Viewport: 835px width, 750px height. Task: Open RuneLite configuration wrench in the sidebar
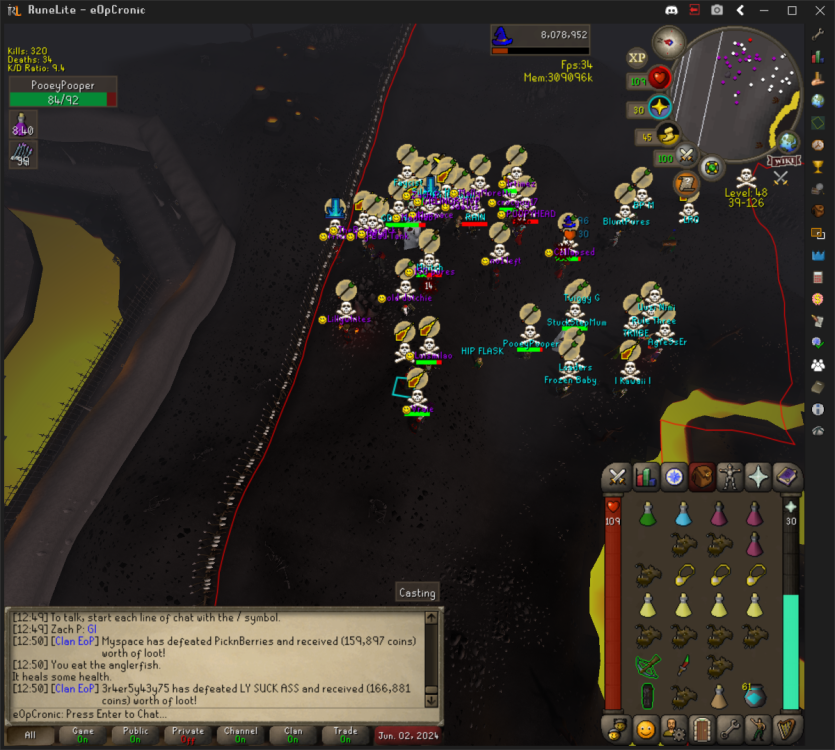818,33
